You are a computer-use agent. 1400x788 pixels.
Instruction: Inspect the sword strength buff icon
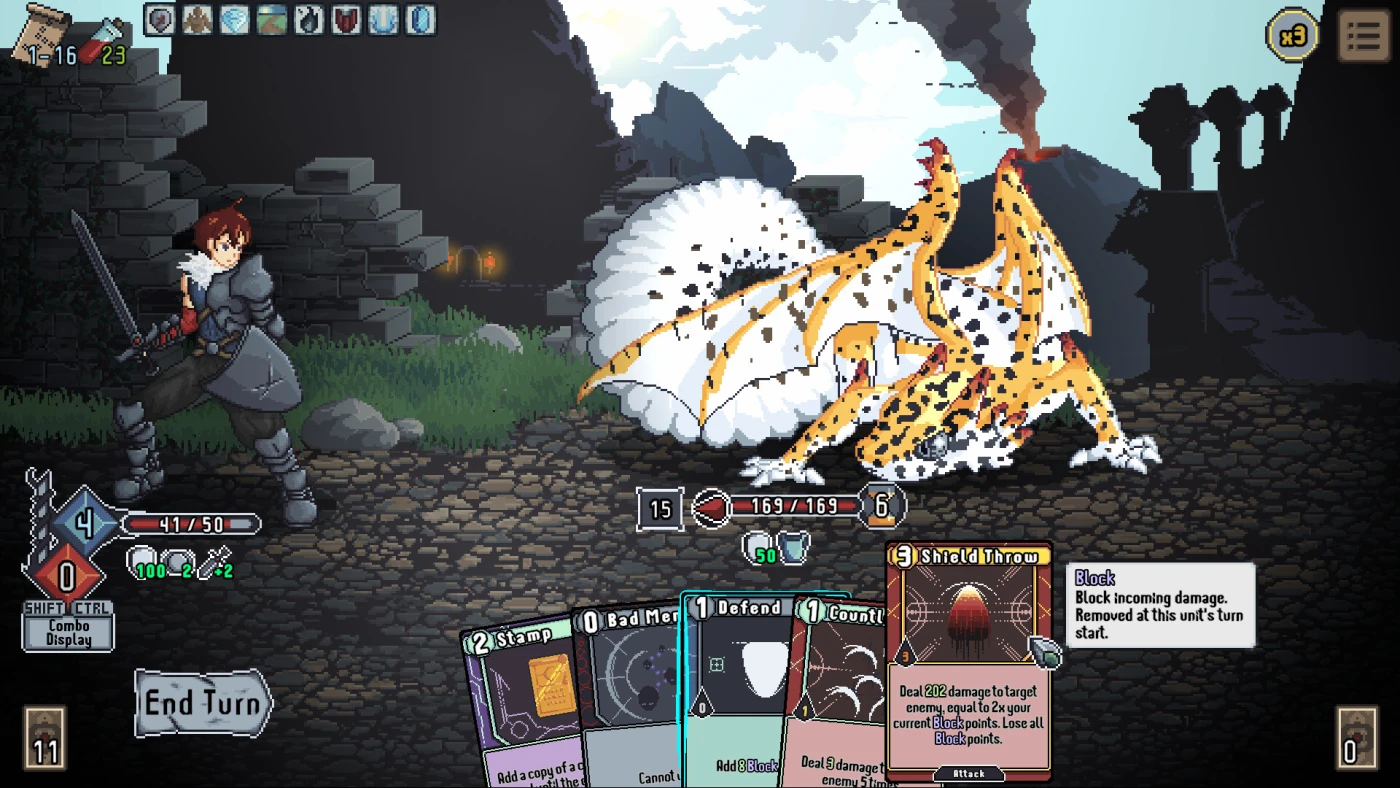click(x=211, y=565)
